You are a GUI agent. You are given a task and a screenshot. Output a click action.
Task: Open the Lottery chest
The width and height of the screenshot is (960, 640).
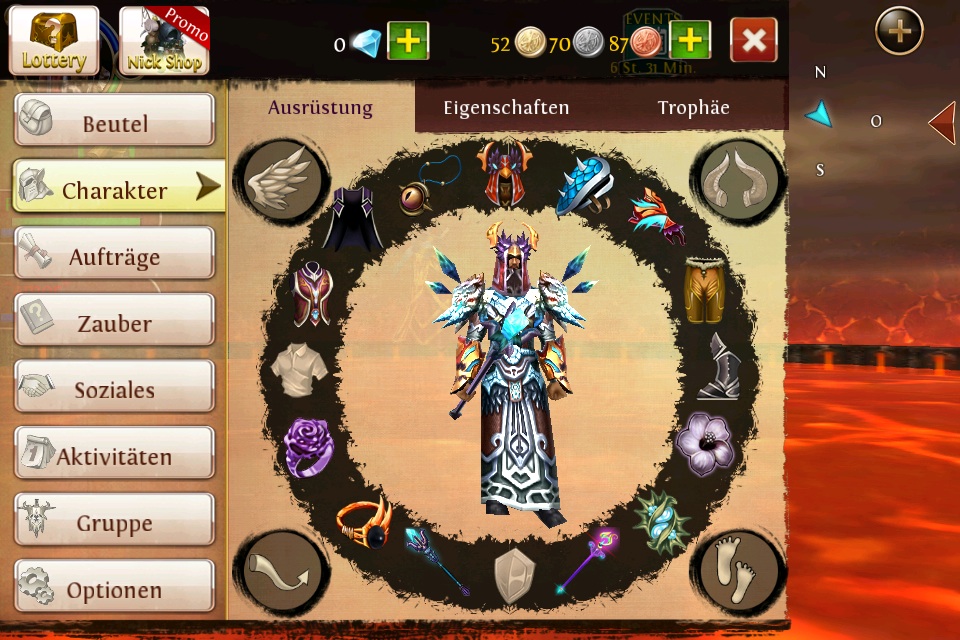(54, 41)
